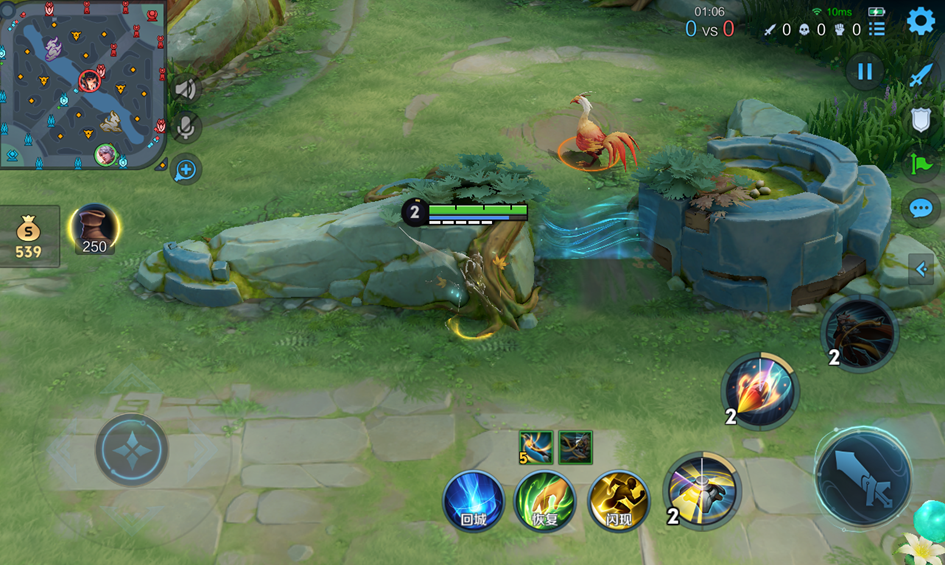Click the magnifier plus button beside the minimap

click(x=186, y=170)
